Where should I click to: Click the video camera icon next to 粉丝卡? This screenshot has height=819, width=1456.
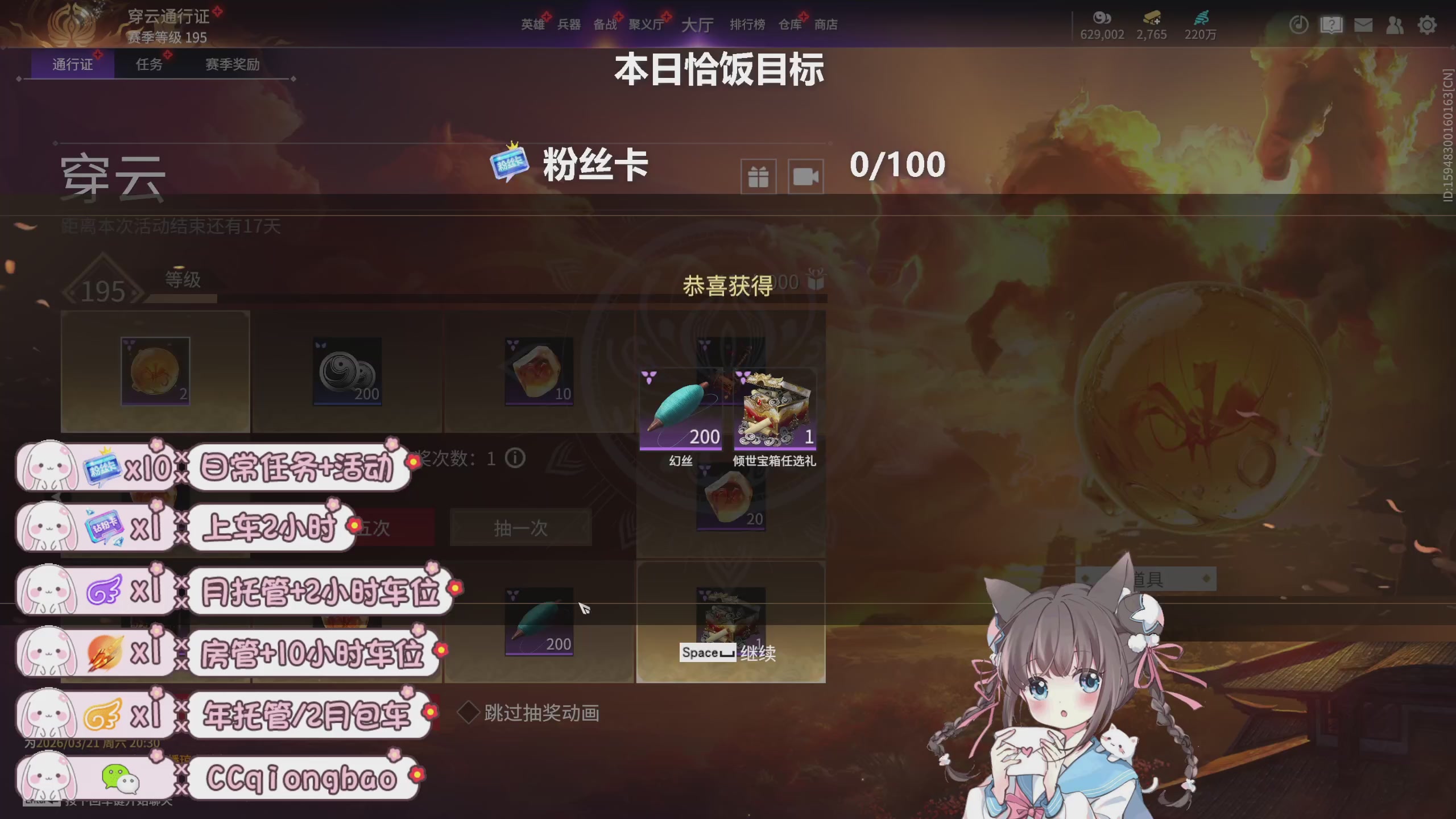click(x=805, y=175)
